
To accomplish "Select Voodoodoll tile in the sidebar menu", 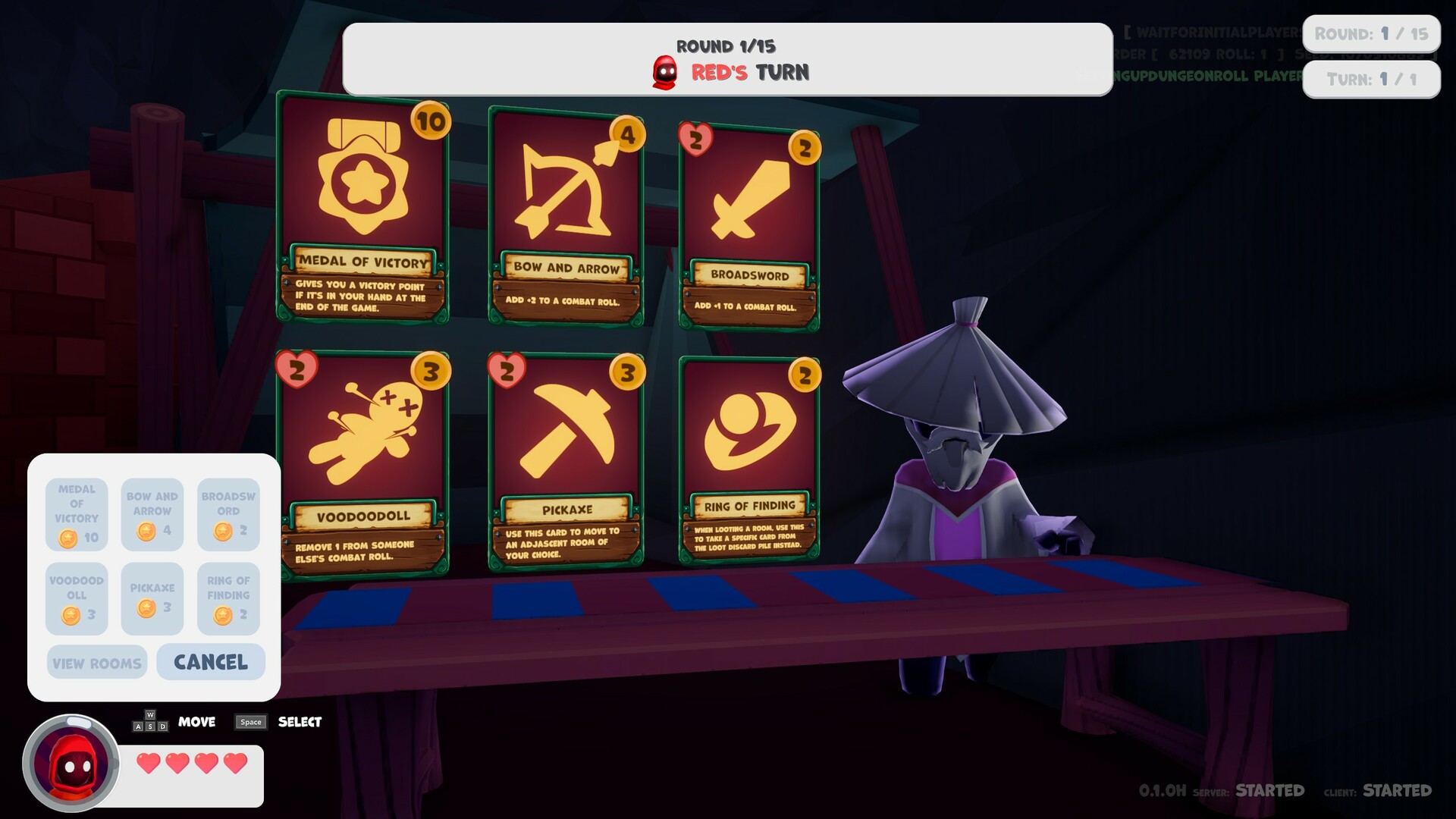I will tap(76, 600).
